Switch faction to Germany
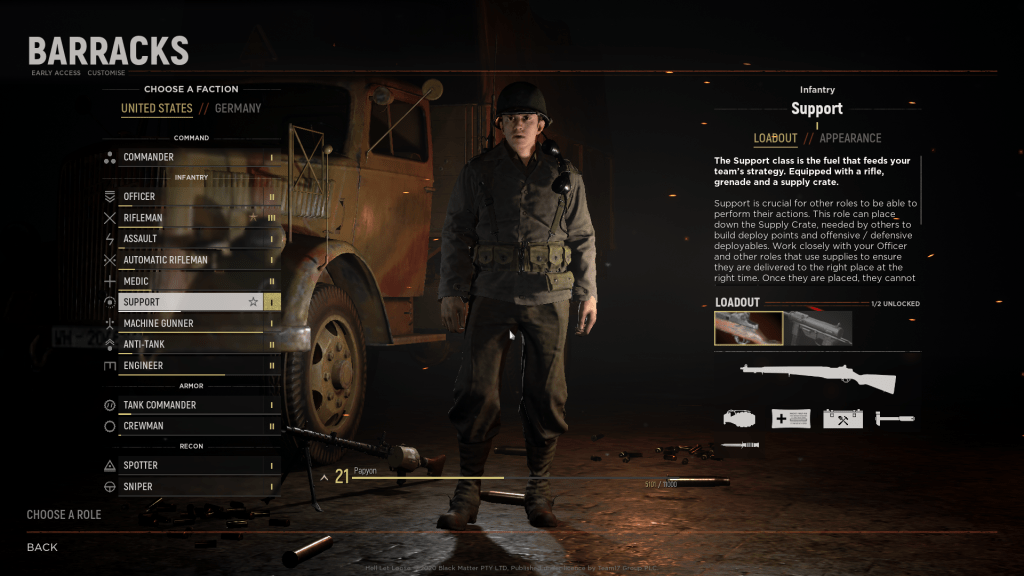 click(x=238, y=108)
